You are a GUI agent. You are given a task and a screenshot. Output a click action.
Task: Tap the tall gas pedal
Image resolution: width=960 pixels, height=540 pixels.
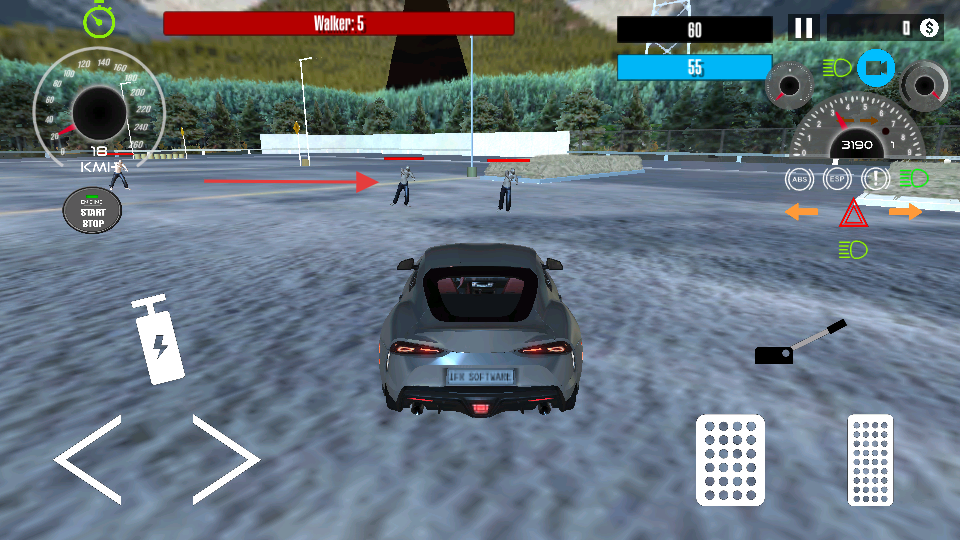coord(869,459)
